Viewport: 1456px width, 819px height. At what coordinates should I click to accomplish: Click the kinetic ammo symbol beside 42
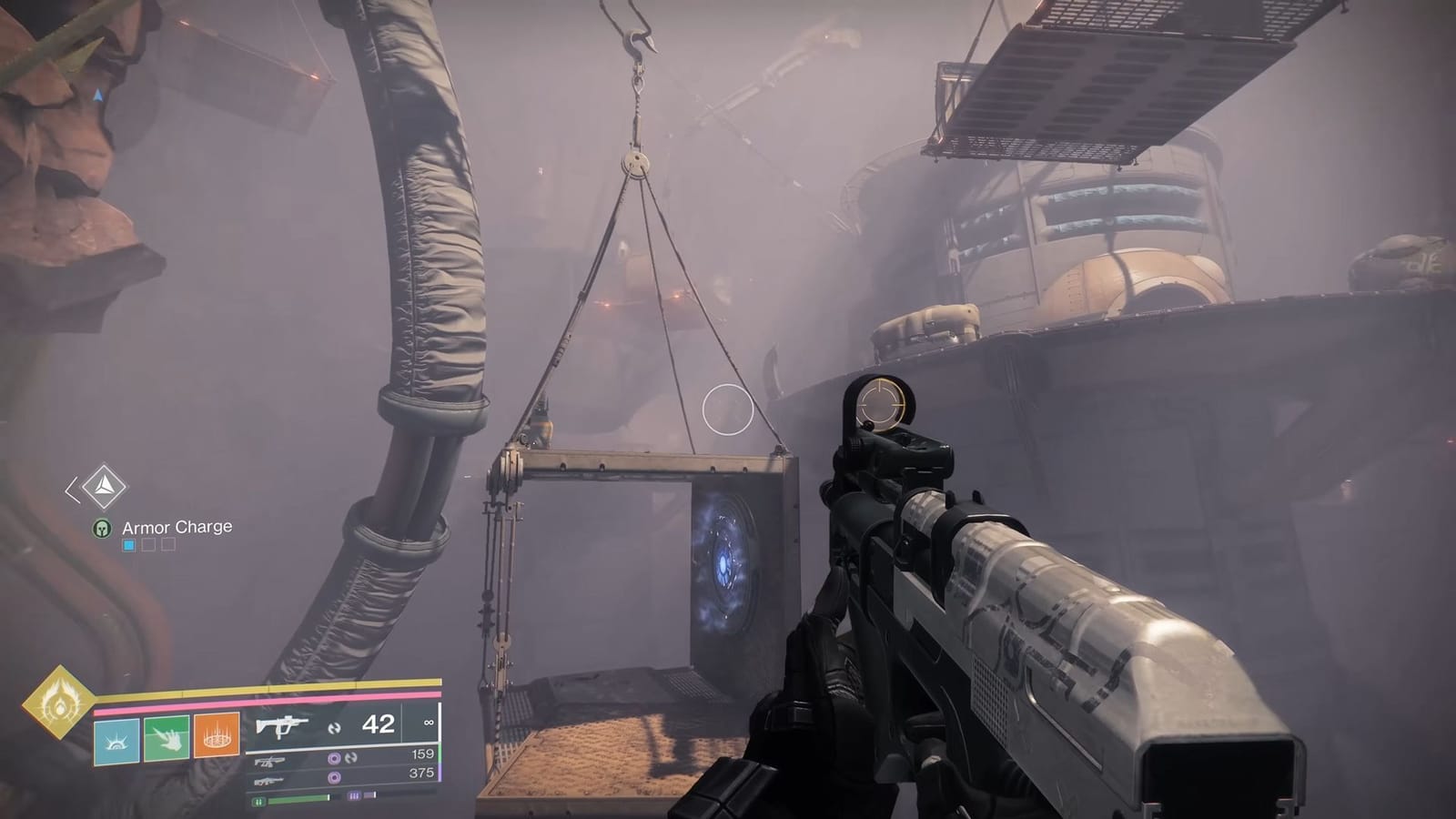(x=337, y=728)
